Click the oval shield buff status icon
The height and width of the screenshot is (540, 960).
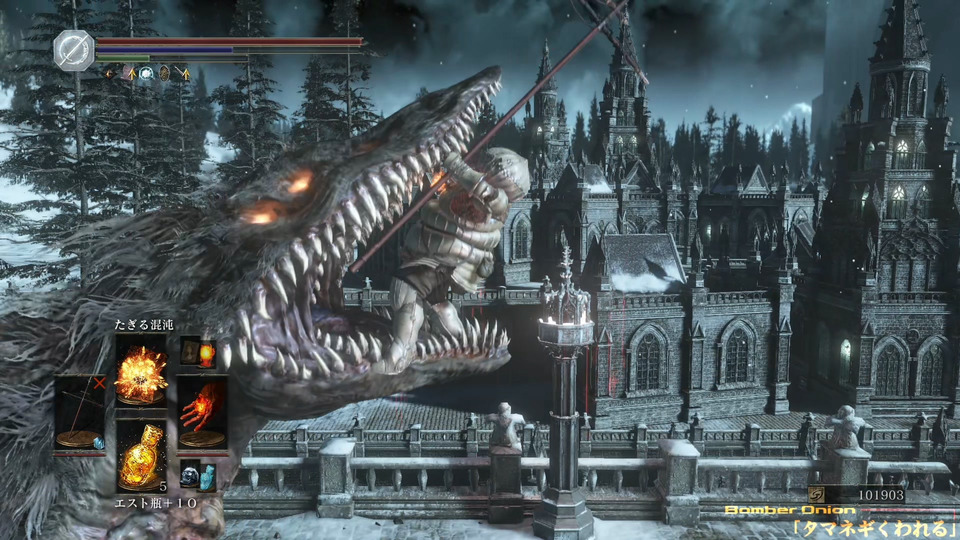[x=163, y=72]
